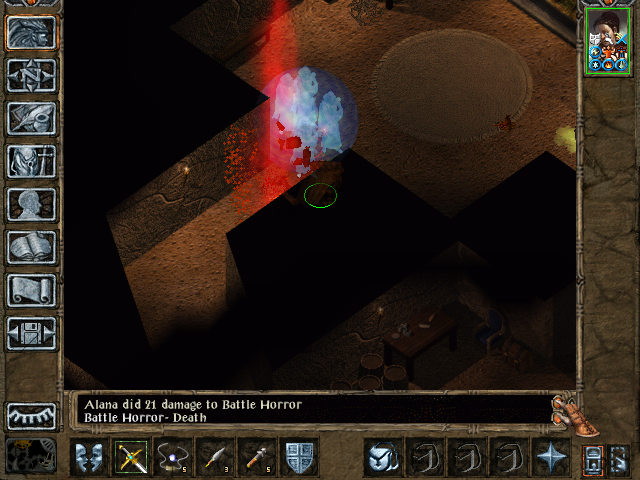The image size is (640, 480).
Task: Open the mage spellbook
Action: [31, 247]
